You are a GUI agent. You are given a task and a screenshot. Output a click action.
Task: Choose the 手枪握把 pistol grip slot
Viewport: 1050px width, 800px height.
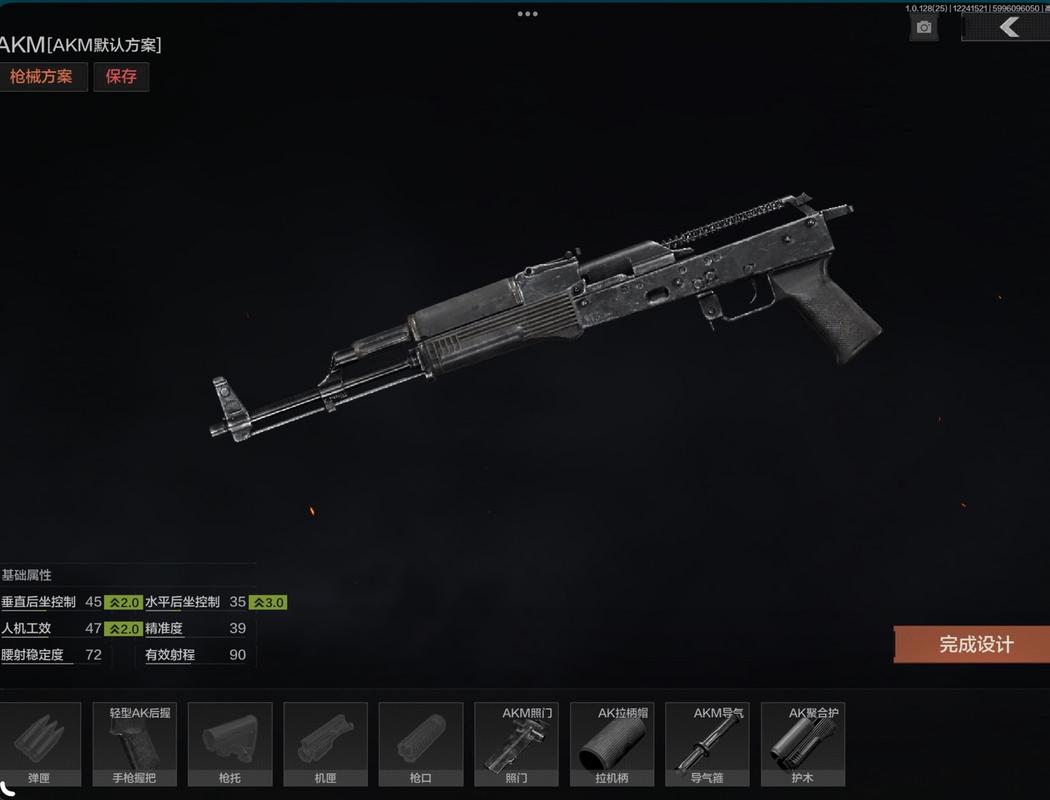point(135,744)
